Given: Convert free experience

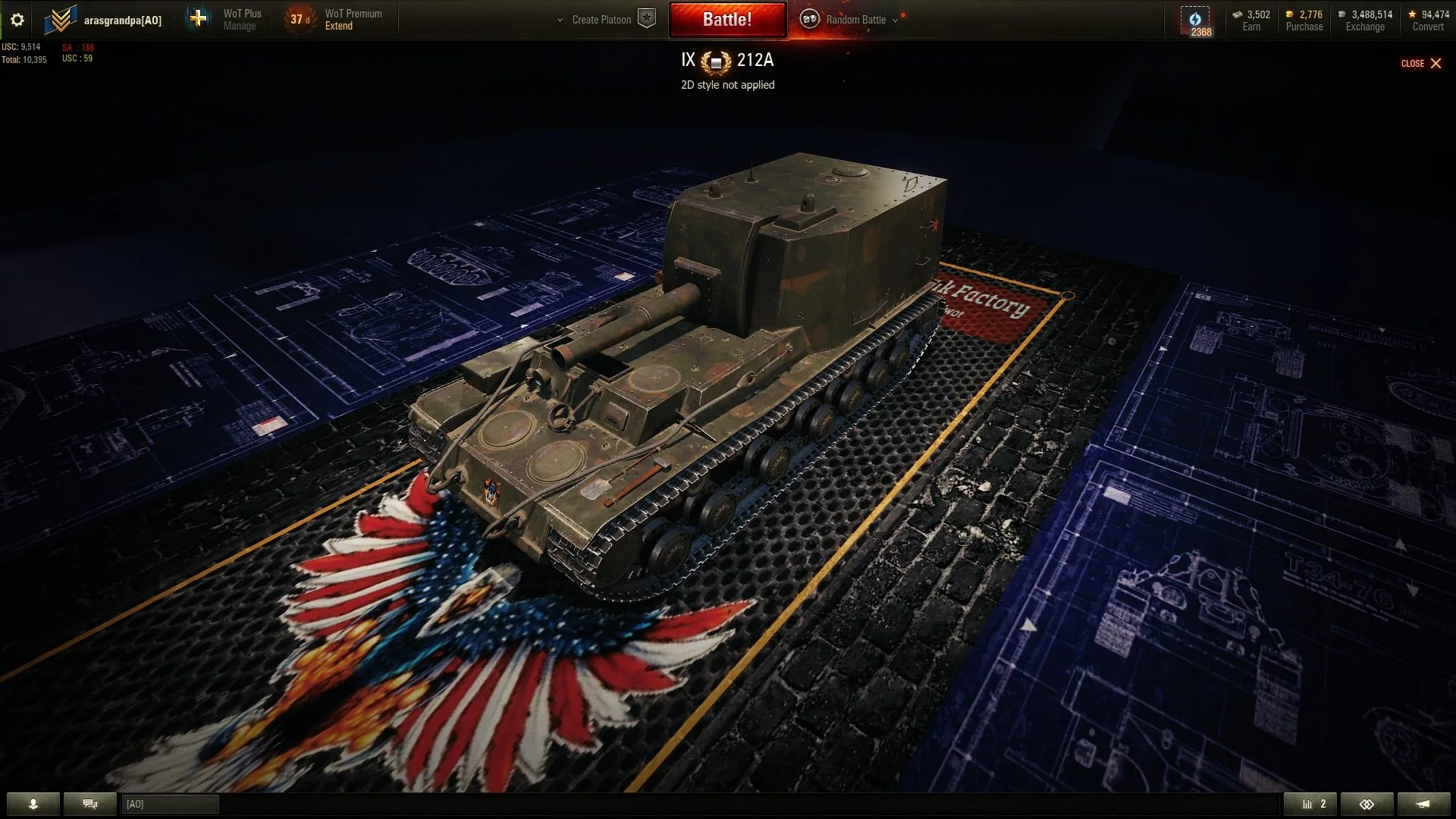Looking at the screenshot, I should 1427,20.
